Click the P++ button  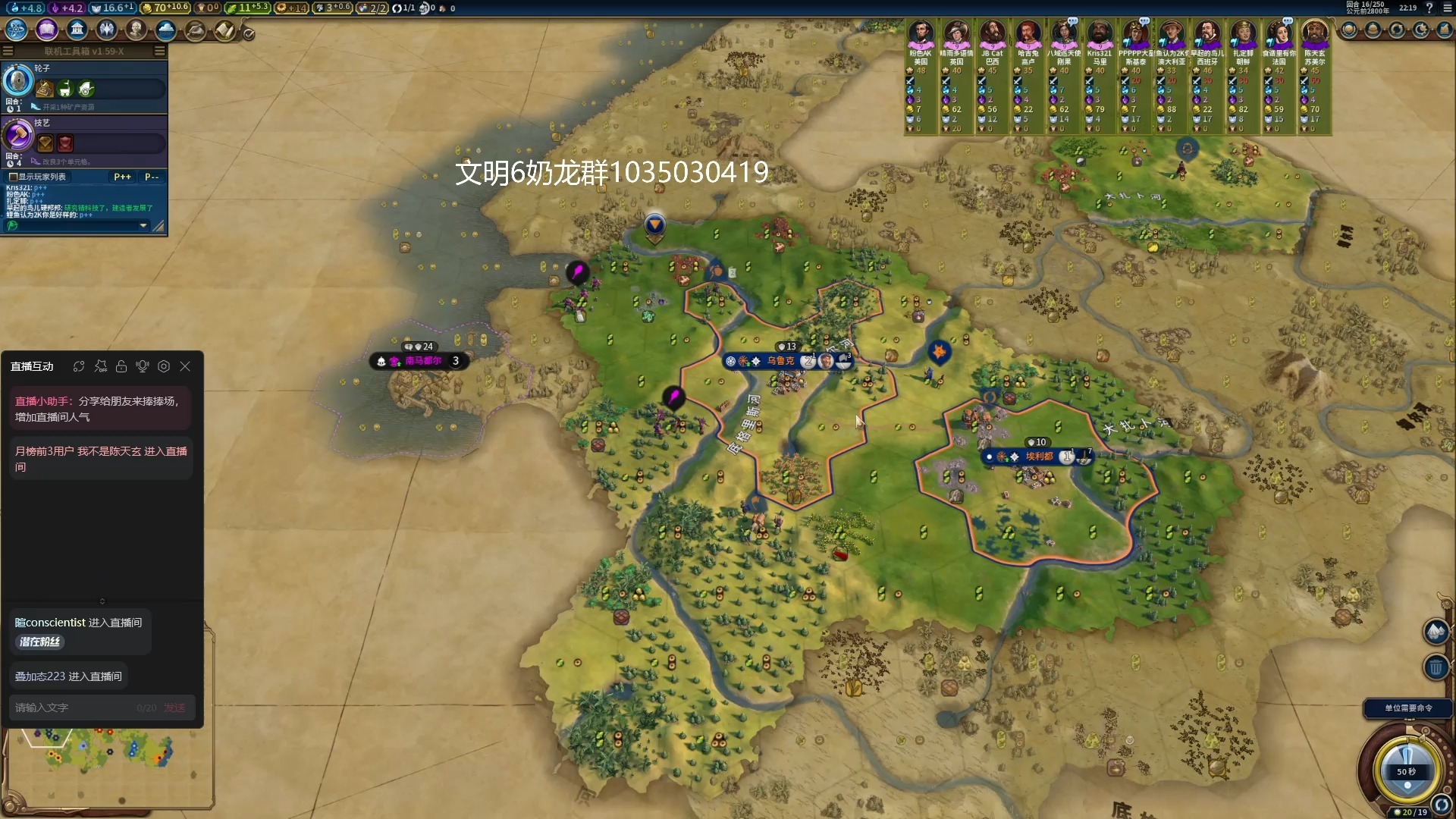coord(122,177)
